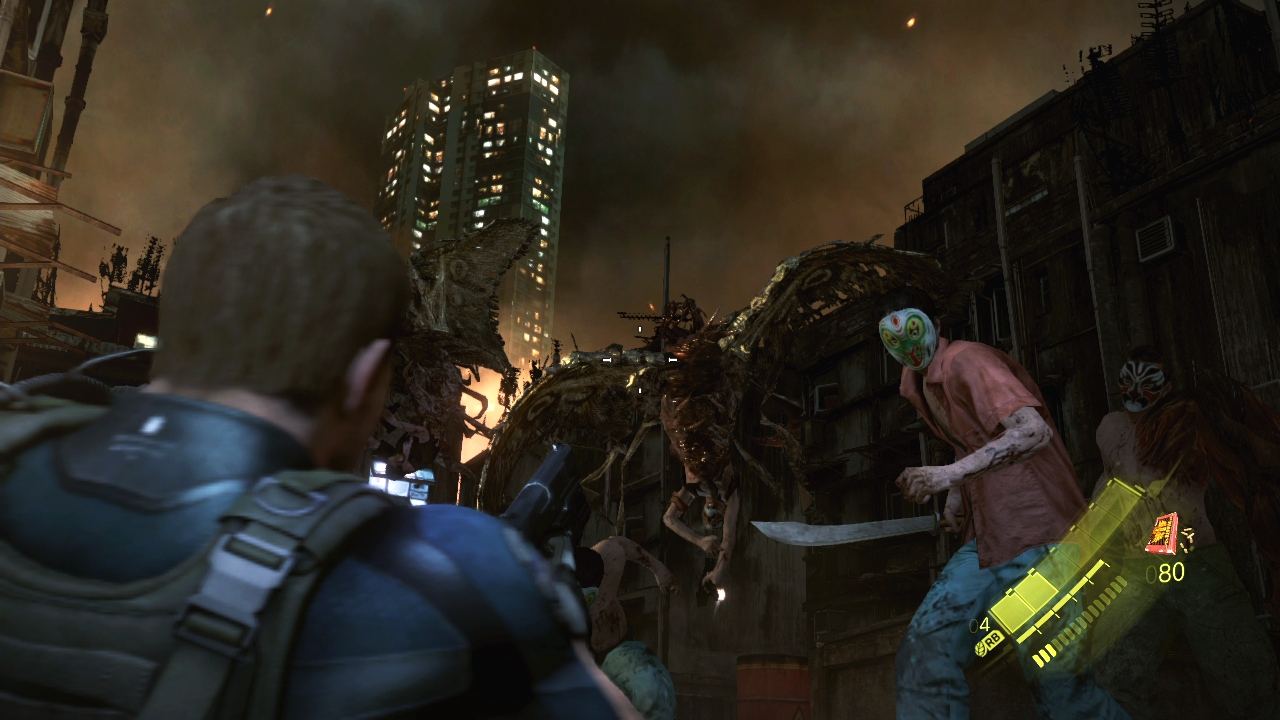1280x720 pixels.
Task: Click the scattered bullets beside the ammo box
Action: click(1187, 537)
